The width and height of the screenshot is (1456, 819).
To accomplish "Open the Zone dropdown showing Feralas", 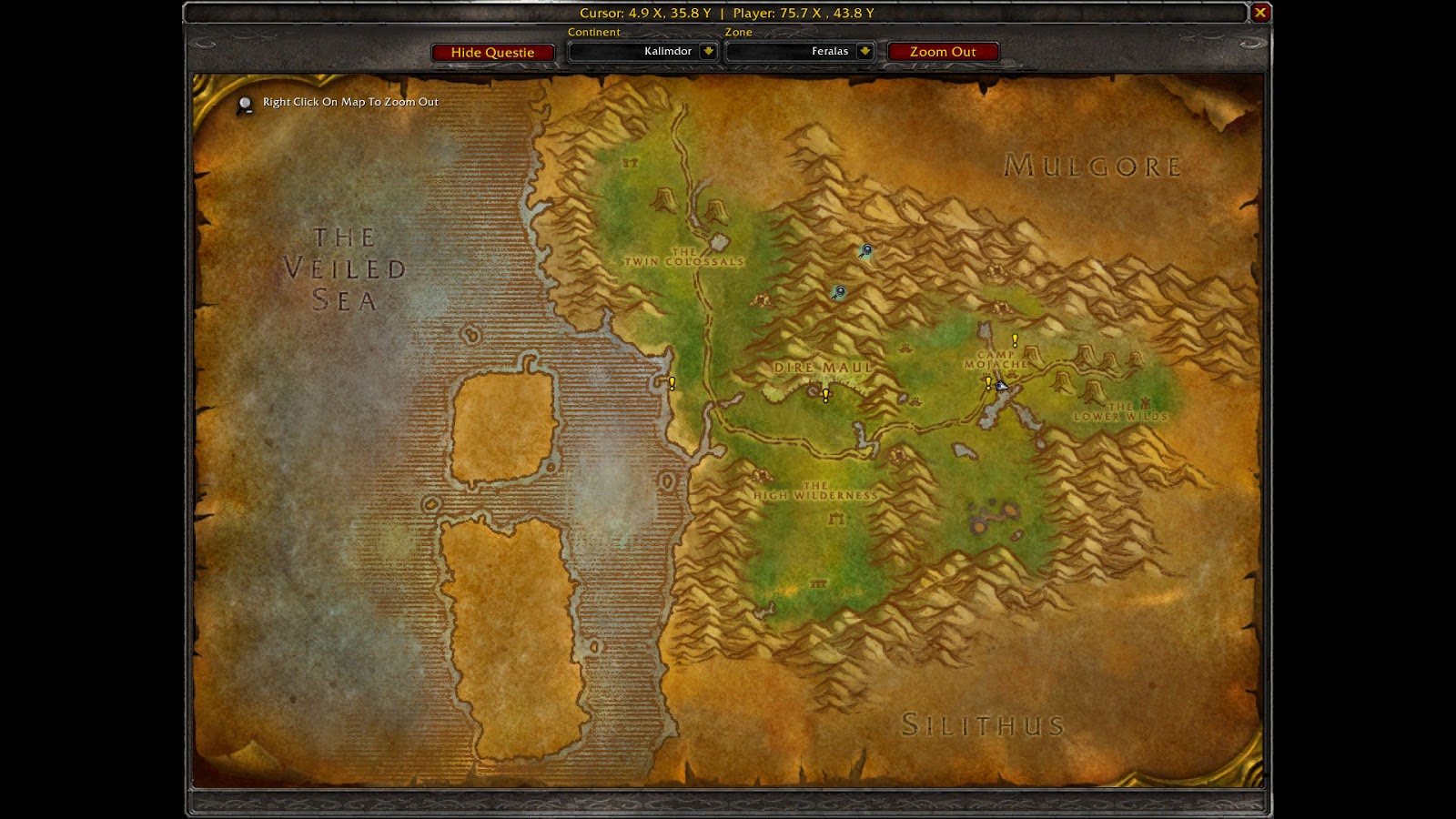I will [x=799, y=51].
